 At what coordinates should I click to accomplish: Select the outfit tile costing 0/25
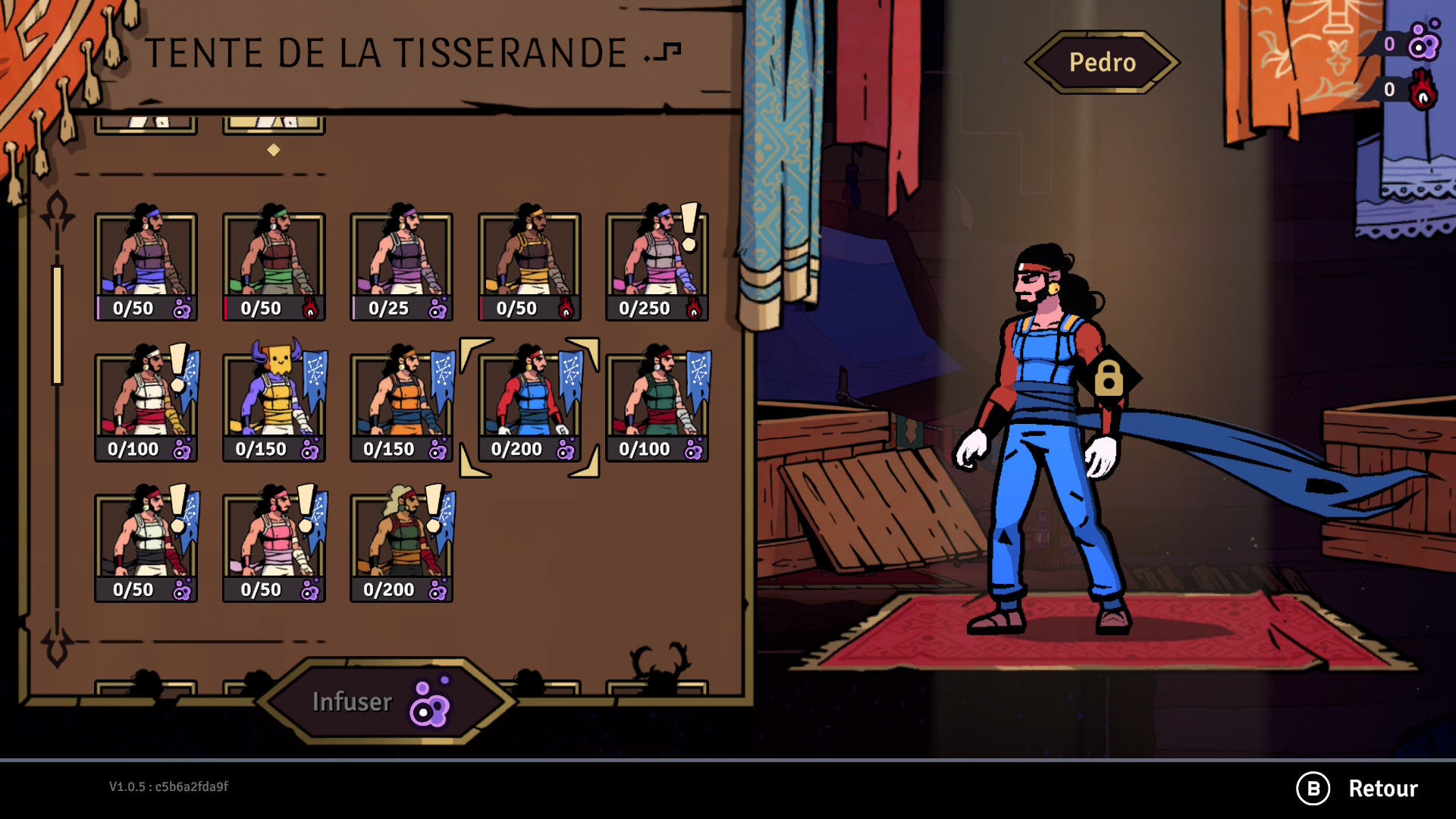pyautogui.click(x=401, y=266)
